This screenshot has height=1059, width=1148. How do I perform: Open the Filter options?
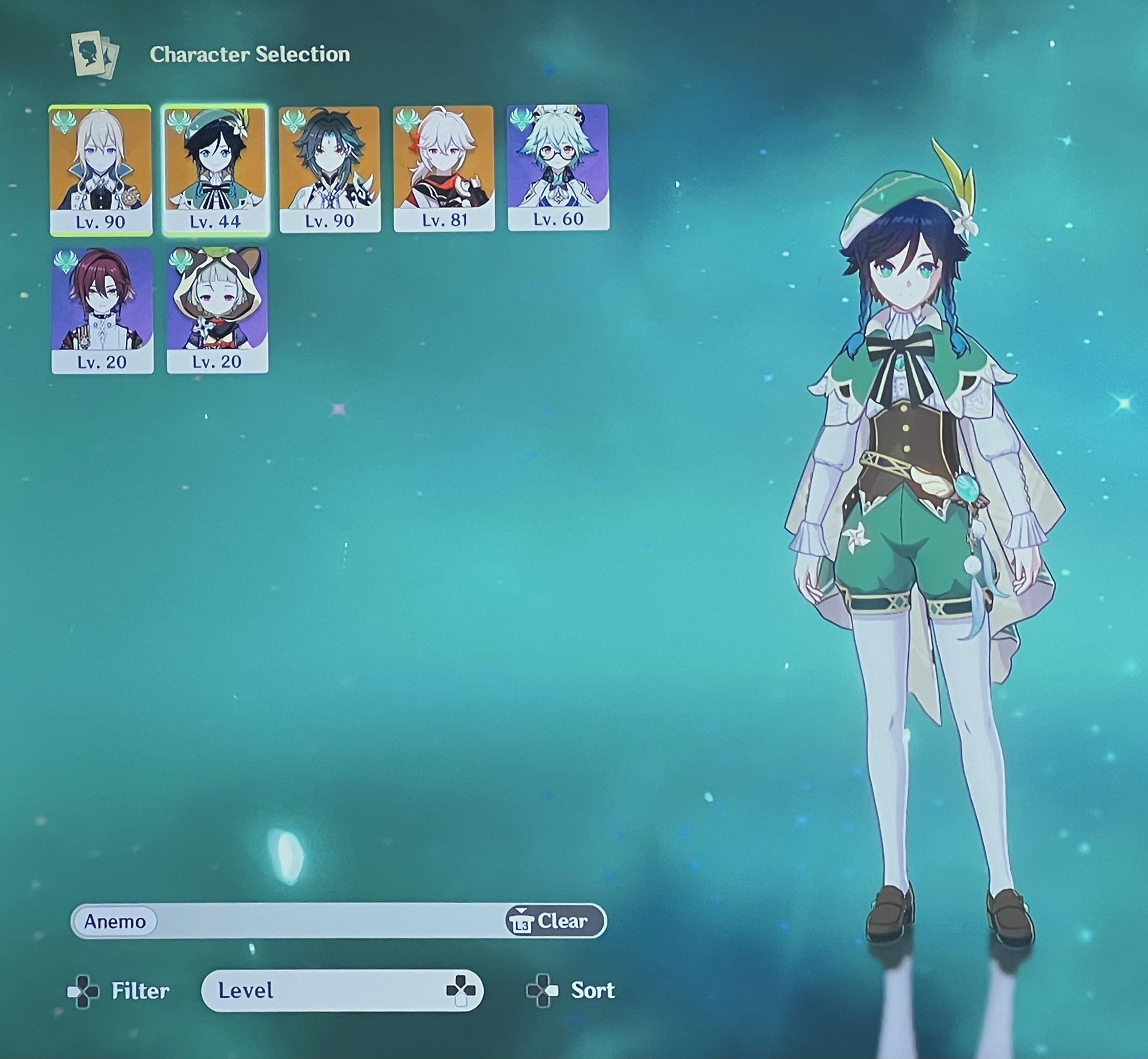(119, 991)
